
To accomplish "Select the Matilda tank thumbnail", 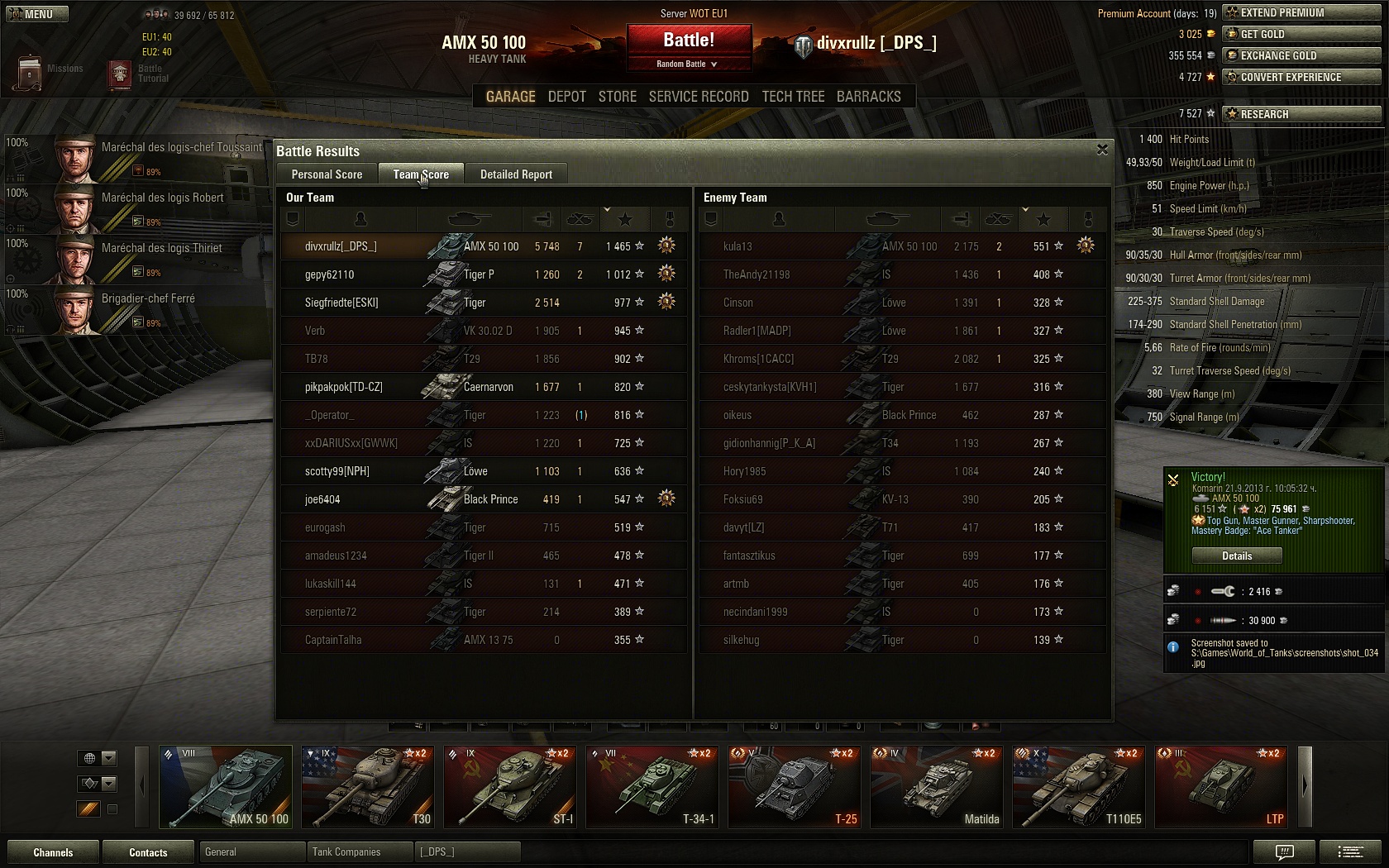I will tap(937, 787).
